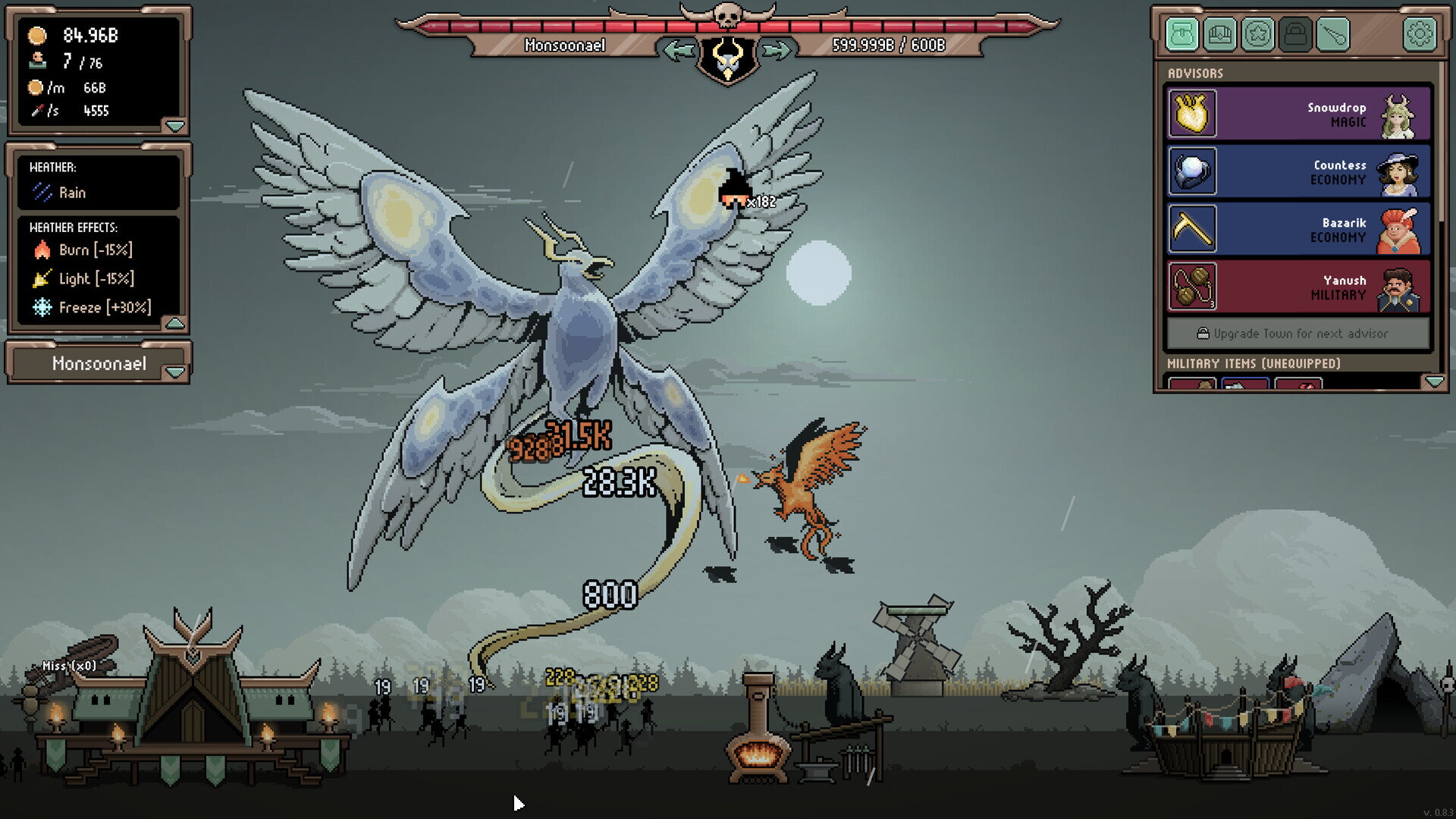
Task: Go to the next boss with right arrow
Action: click(777, 51)
